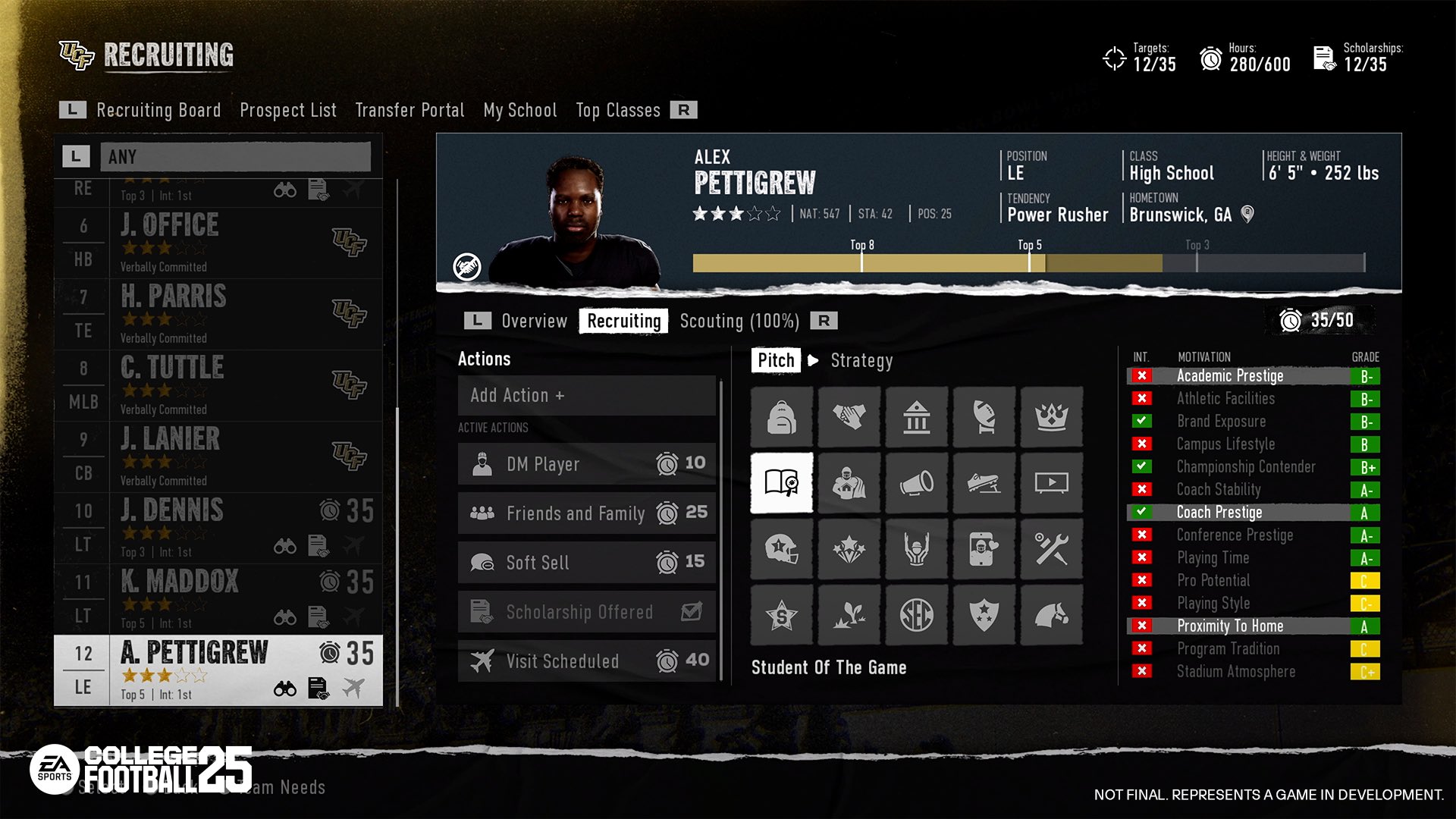Open the Recruiting Board tab
The height and width of the screenshot is (819, 1456).
pos(158,110)
